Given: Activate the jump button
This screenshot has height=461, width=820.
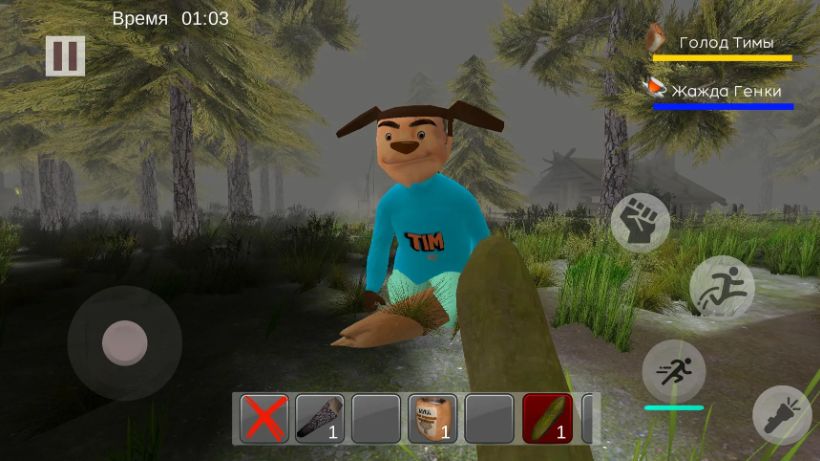Looking at the screenshot, I should click(x=721, y=287).
